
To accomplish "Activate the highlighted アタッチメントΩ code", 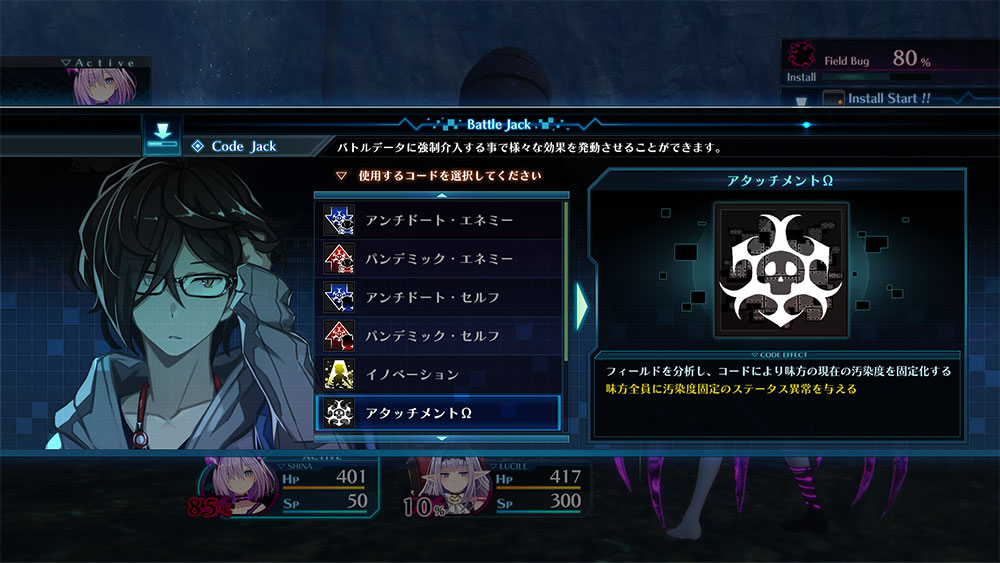I will (440, 413).
